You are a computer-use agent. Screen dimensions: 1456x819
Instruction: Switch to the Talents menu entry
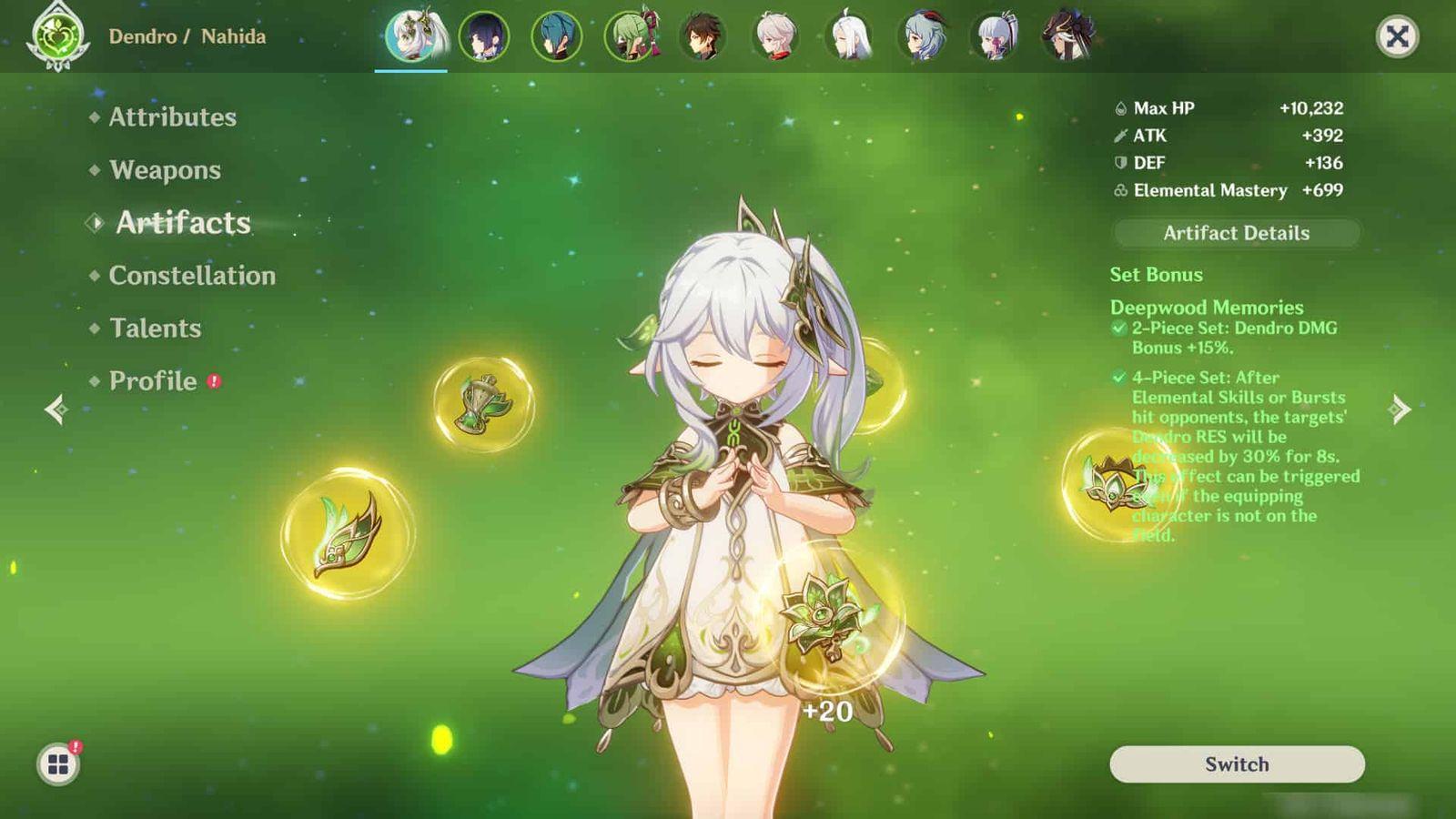pos(156,329)
